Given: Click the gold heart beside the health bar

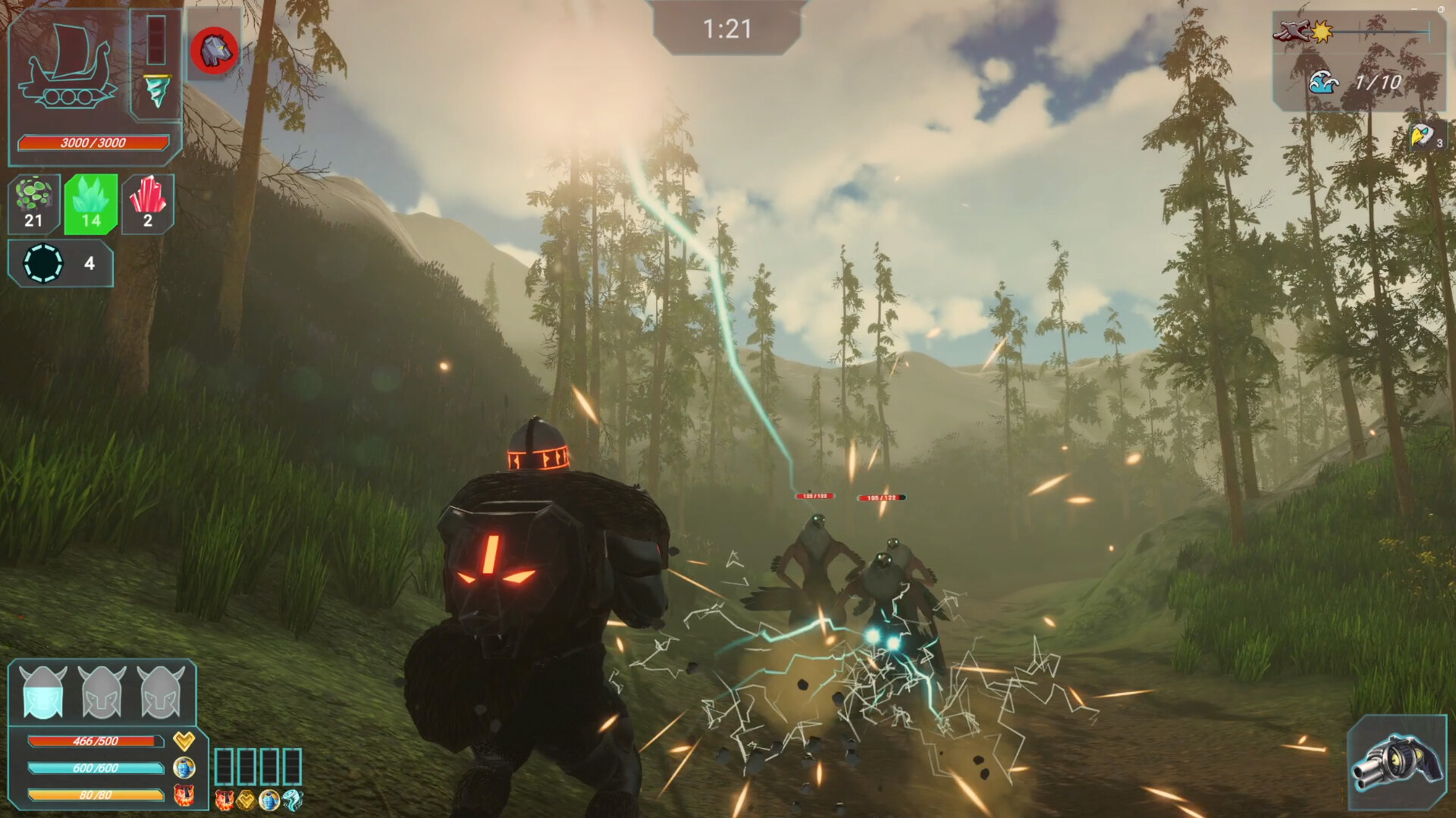Looking at the screenshot, I should pos(184,740).
